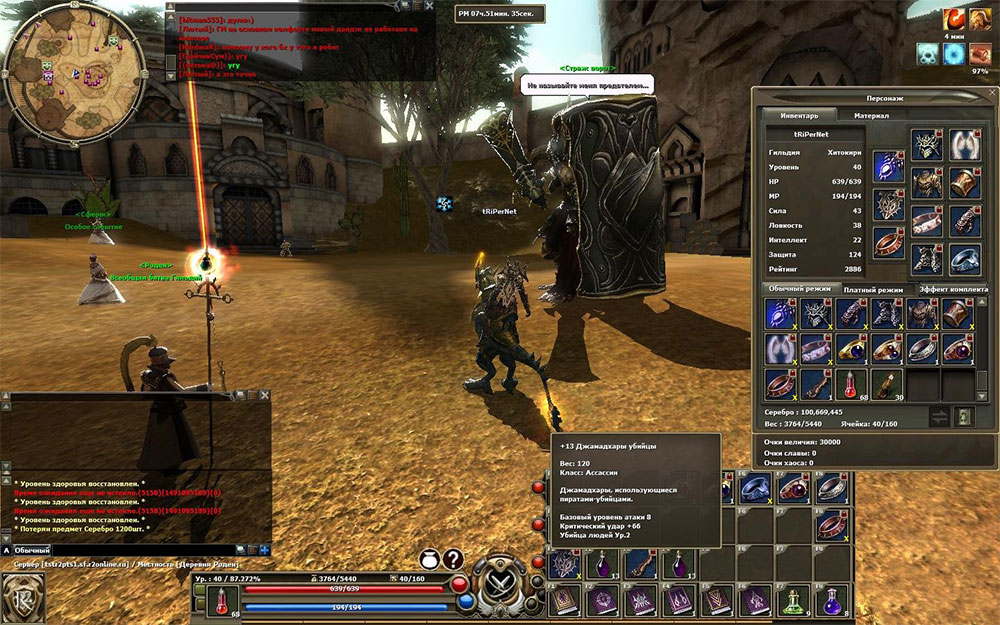Open the white bag icon

[428, 560]
